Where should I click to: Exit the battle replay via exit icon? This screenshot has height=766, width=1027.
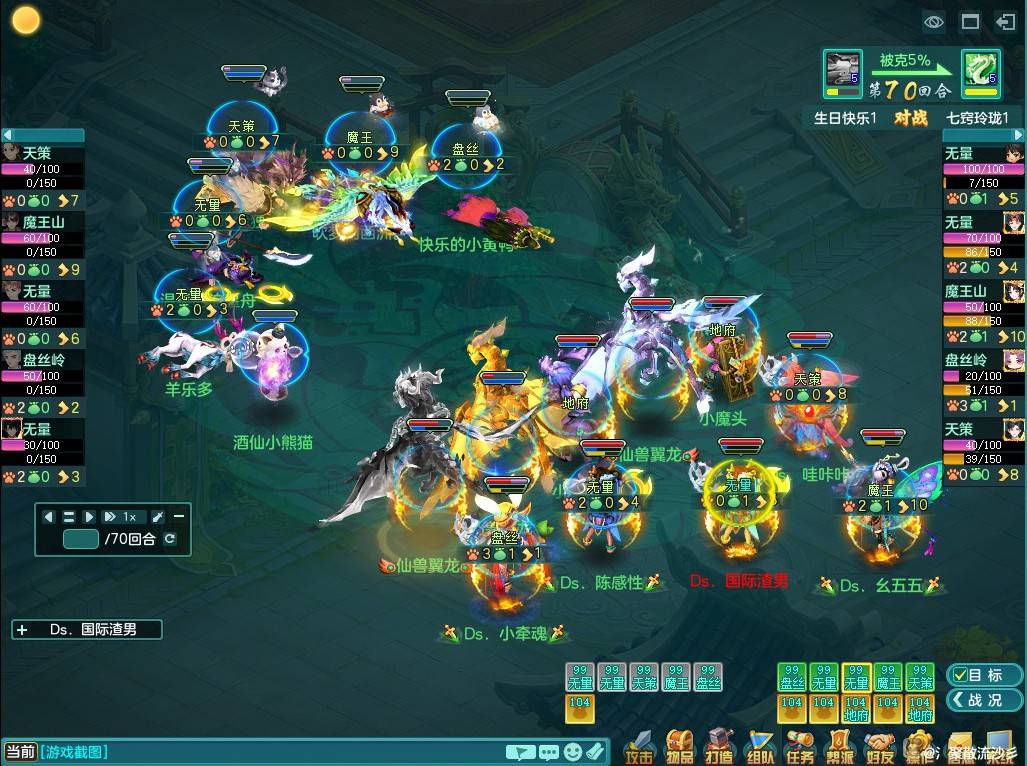pos(1005,21)
